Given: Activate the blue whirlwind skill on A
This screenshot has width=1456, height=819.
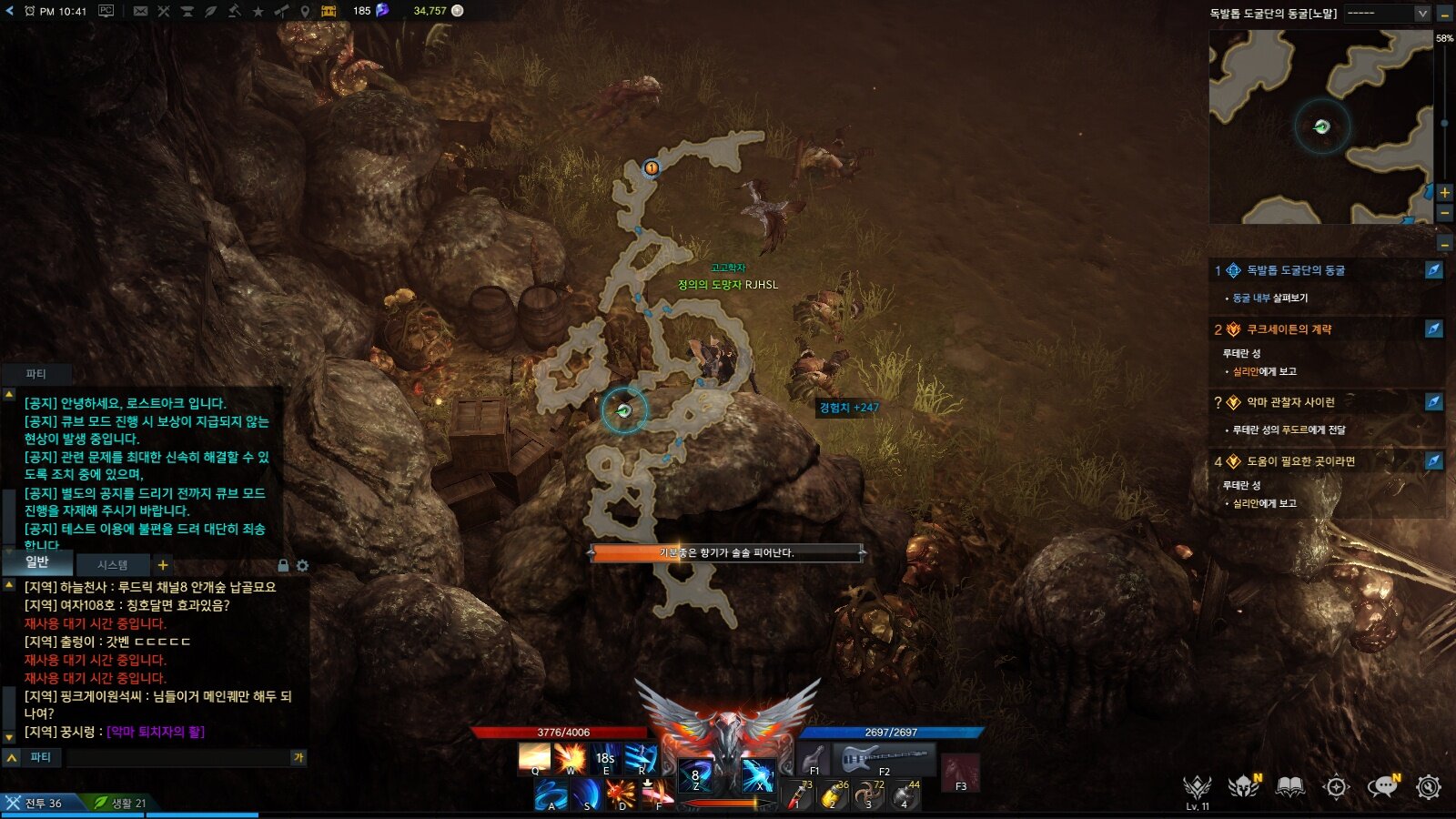Looking at the screenshot, I should click(x=551, y=794).
